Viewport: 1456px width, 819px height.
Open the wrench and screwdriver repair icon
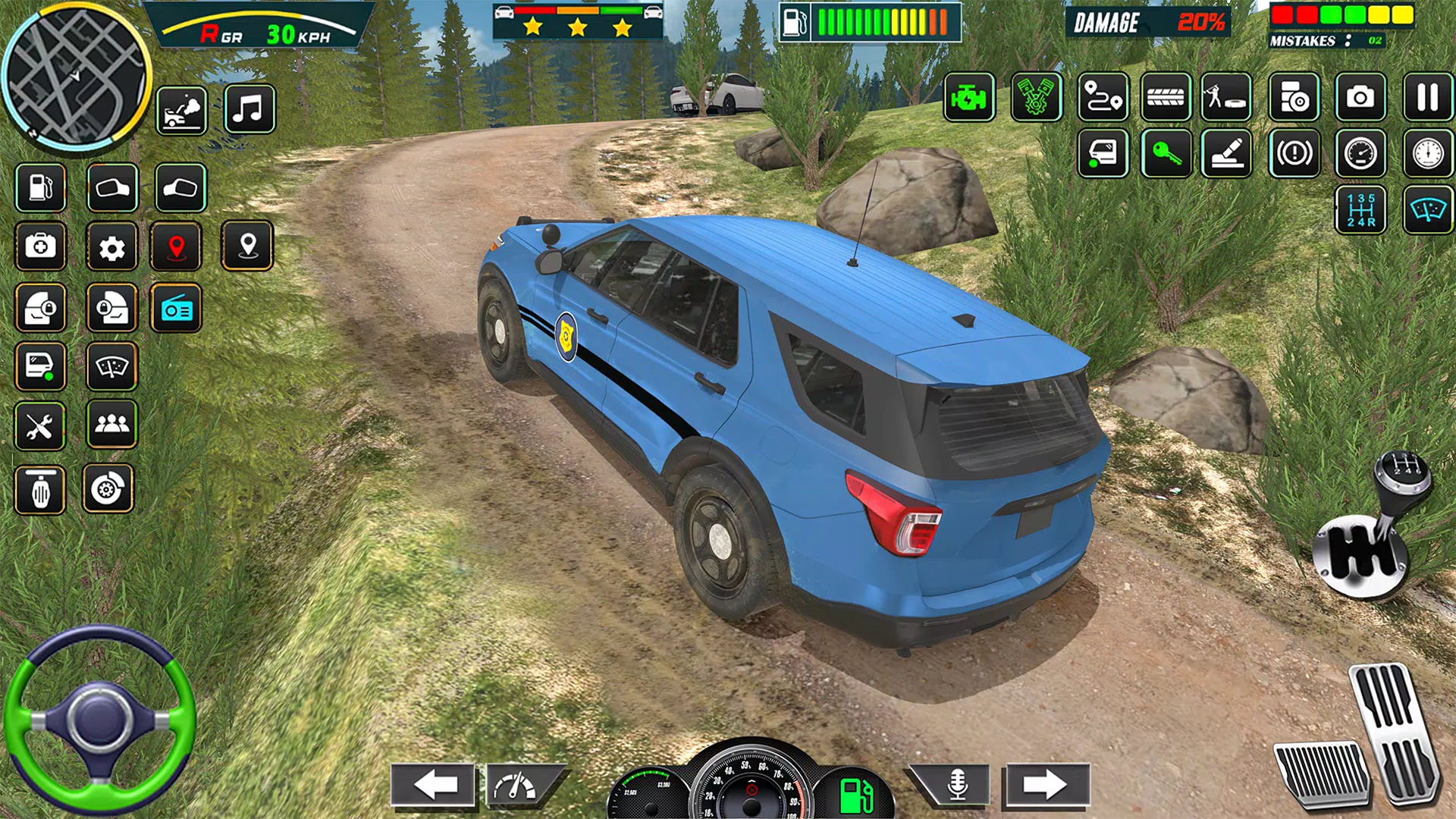40,427
